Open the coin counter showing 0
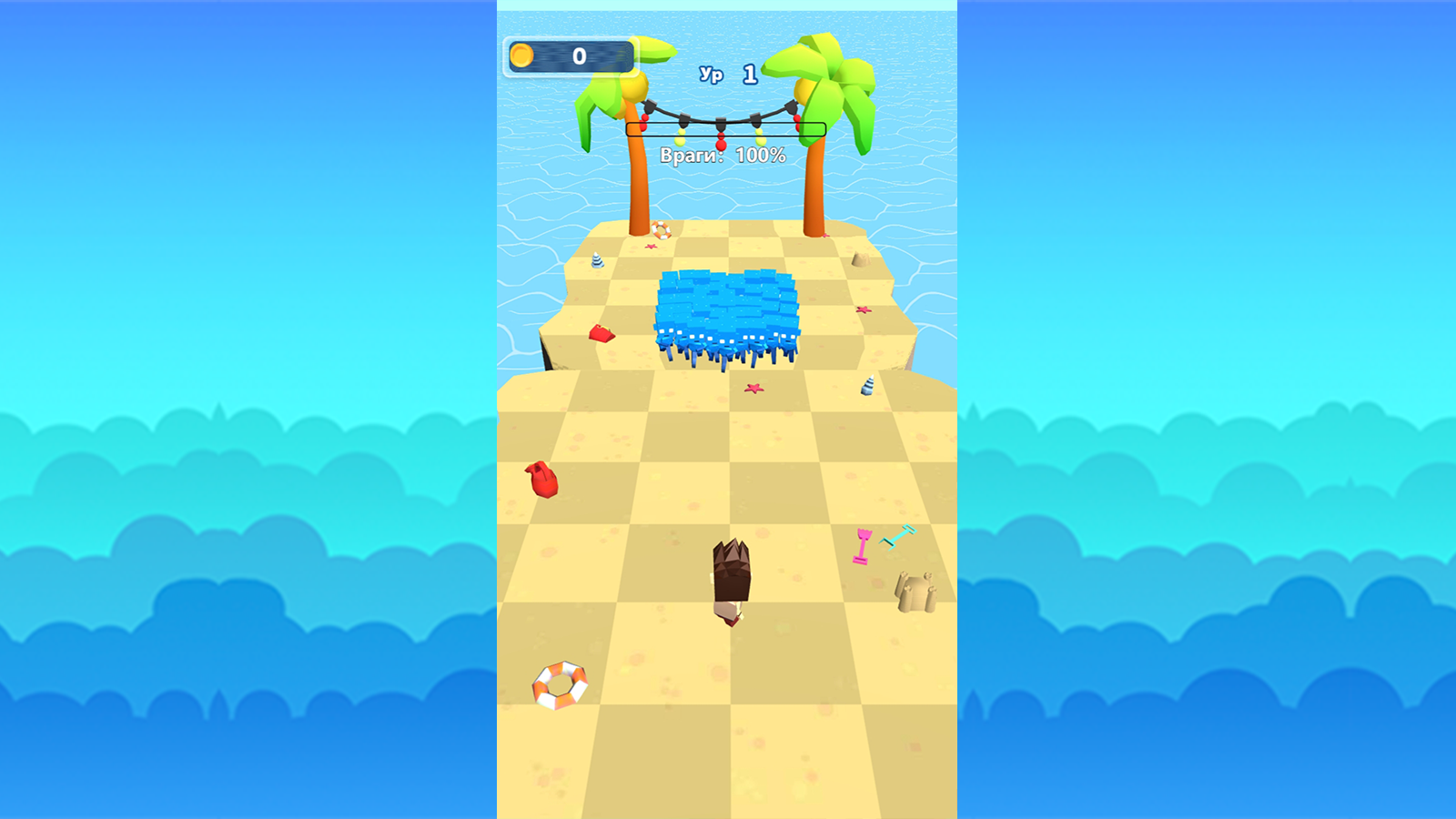The image size is (1456, 819). (x=573, y=55)
